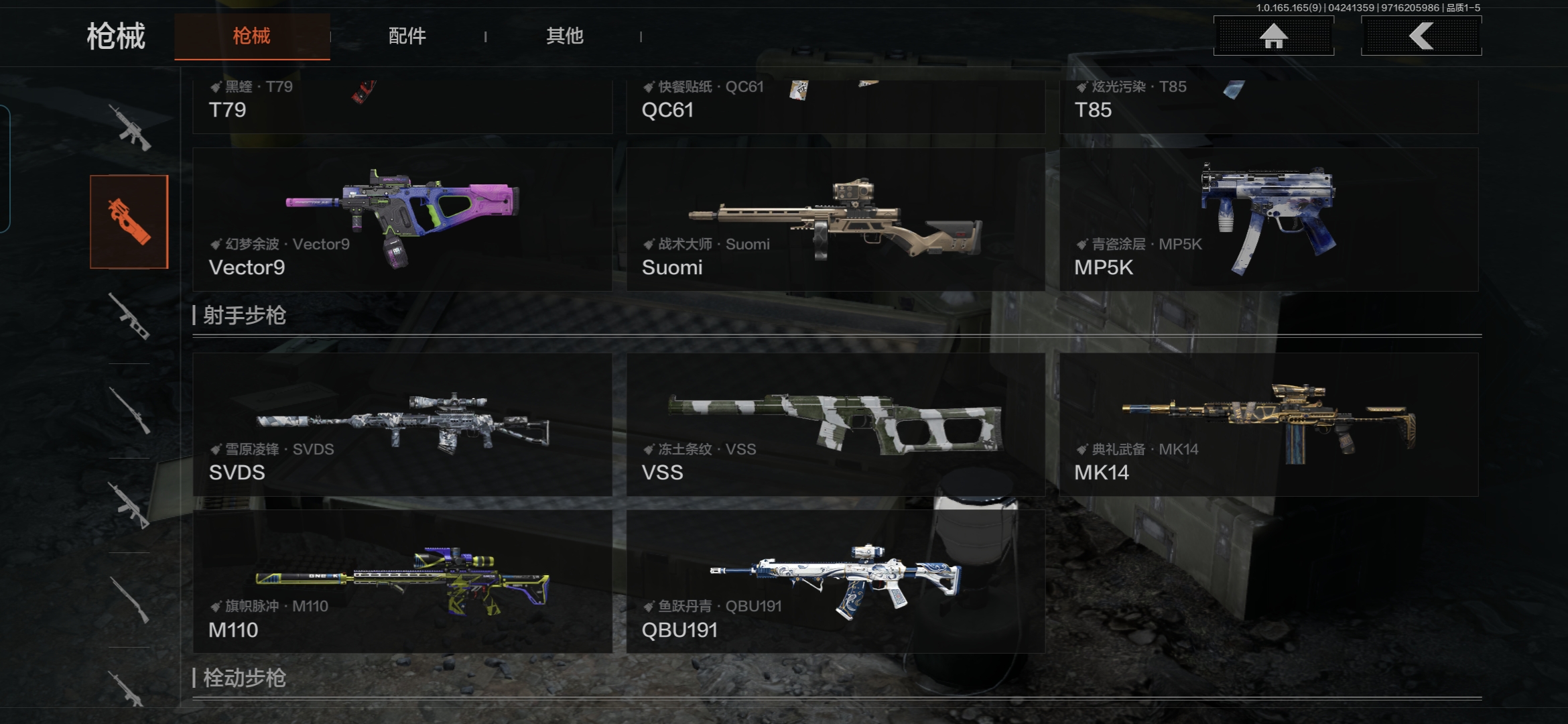Select the MP5K weapon card

tap(1268, 220)
